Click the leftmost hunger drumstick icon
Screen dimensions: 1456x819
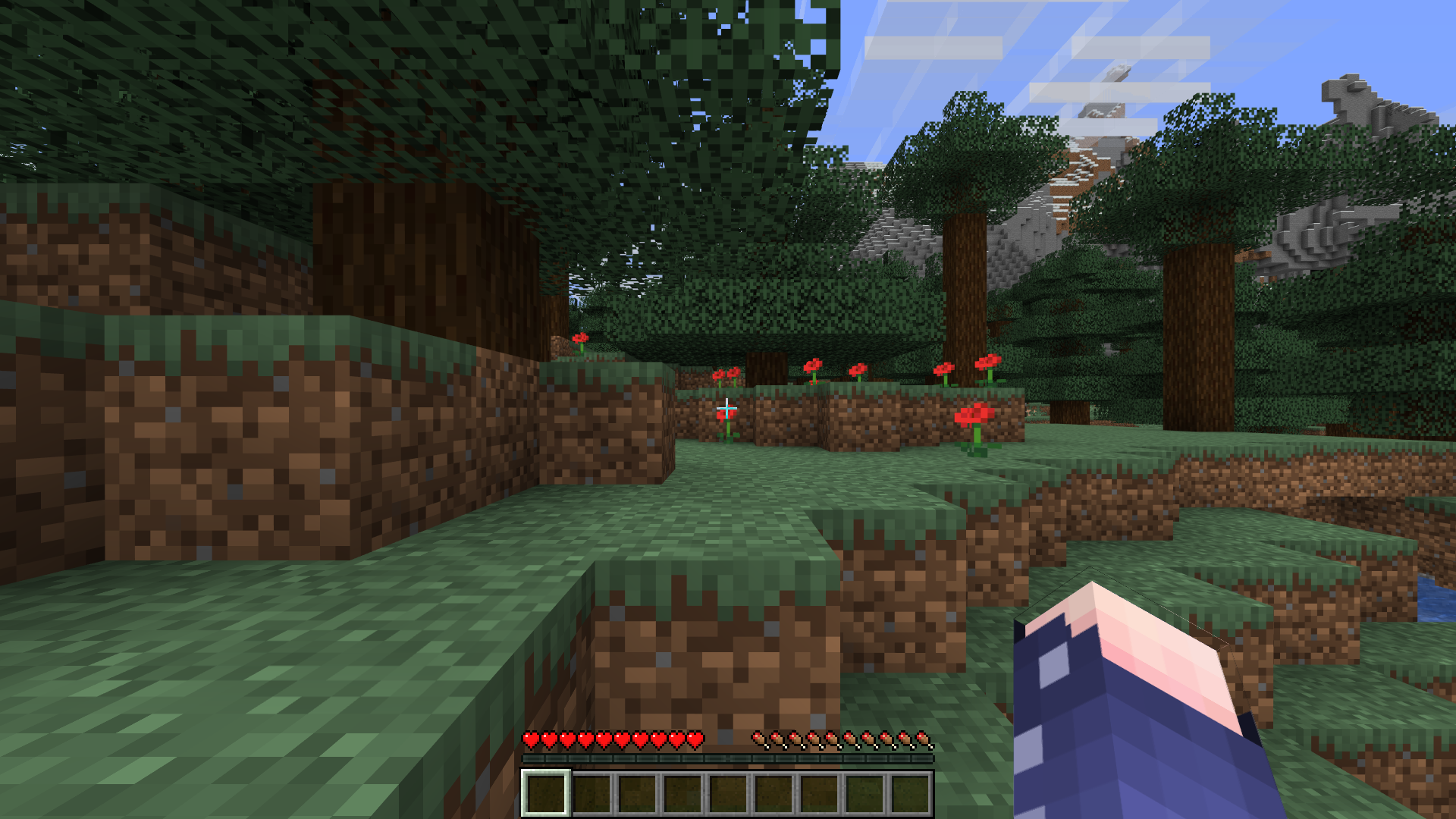click(757, 738)
